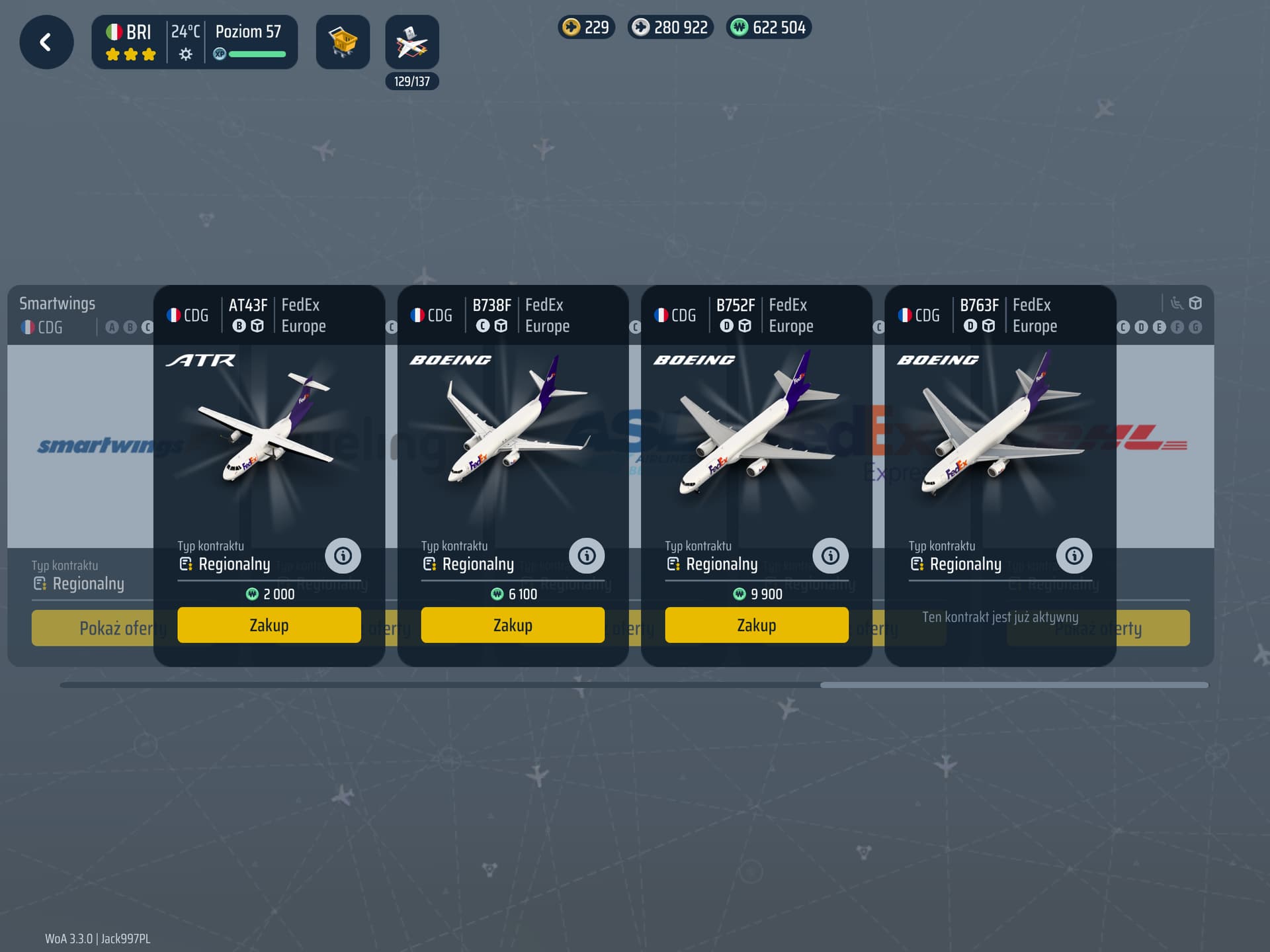This screenshot has height=952, width=1270.
Task: View details of the B752F contract
Action: coord(830,556)
